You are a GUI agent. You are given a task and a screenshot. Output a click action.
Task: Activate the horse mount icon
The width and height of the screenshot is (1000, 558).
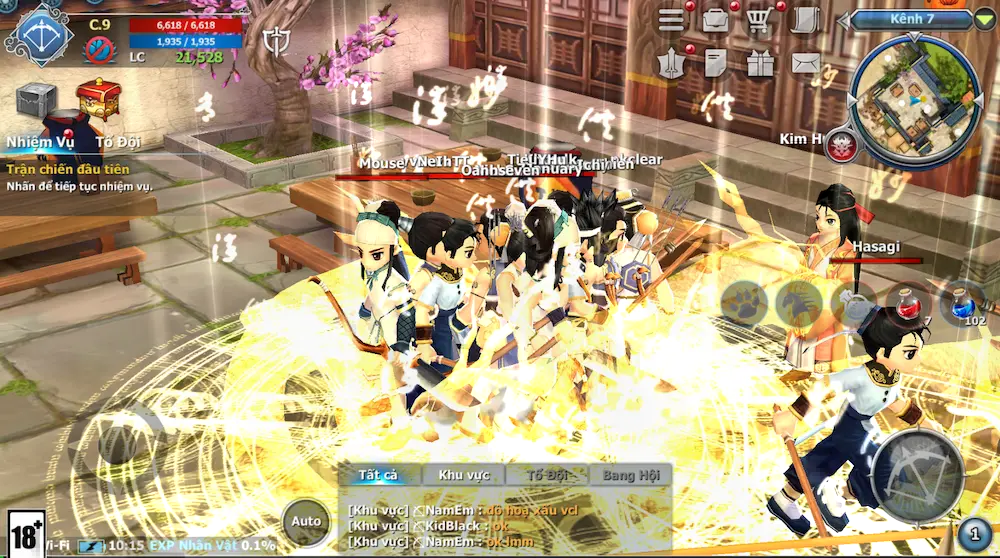(799, 303)
